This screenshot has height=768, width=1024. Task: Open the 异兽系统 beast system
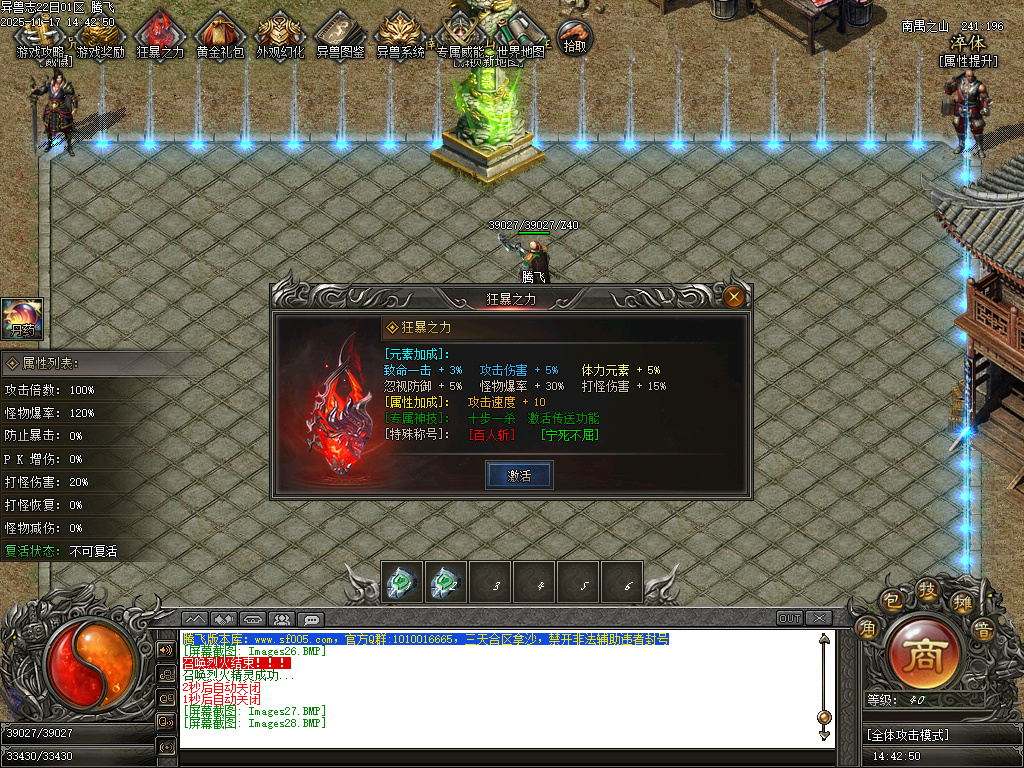(x=400, y=36)
